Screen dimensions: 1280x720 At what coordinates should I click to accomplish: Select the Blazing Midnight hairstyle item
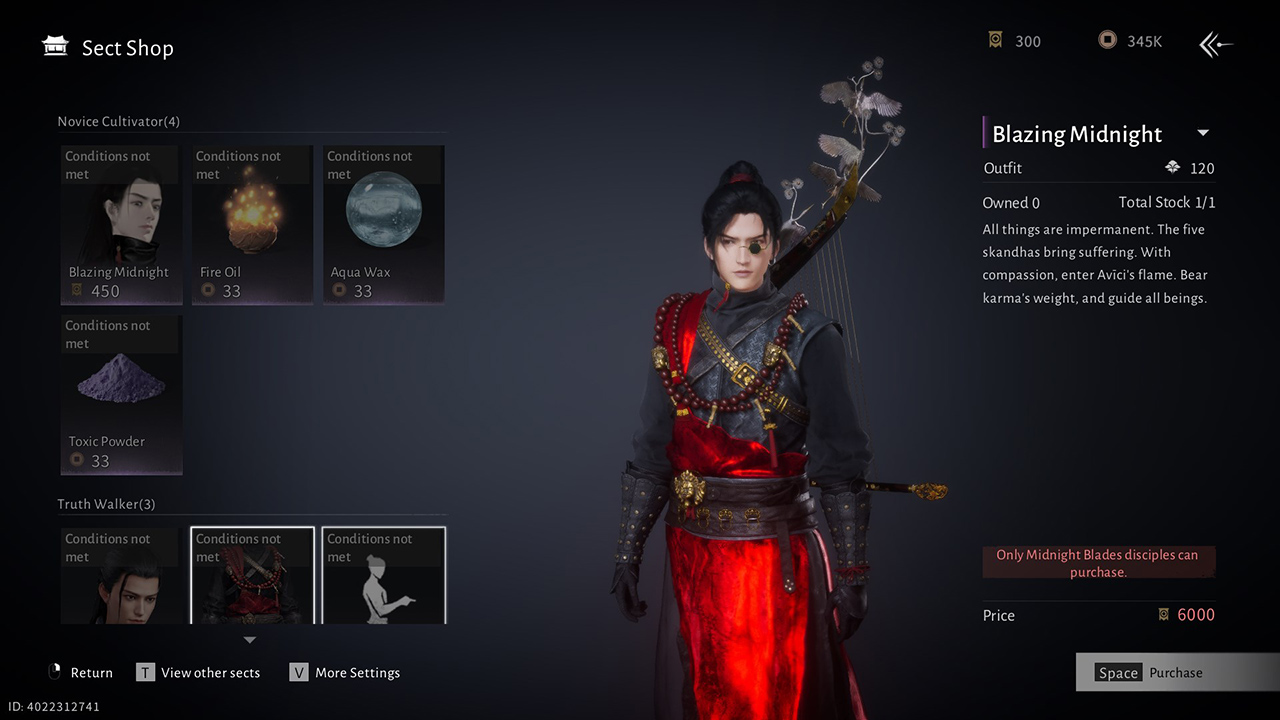pyautogui.click(x=121, y=225)
